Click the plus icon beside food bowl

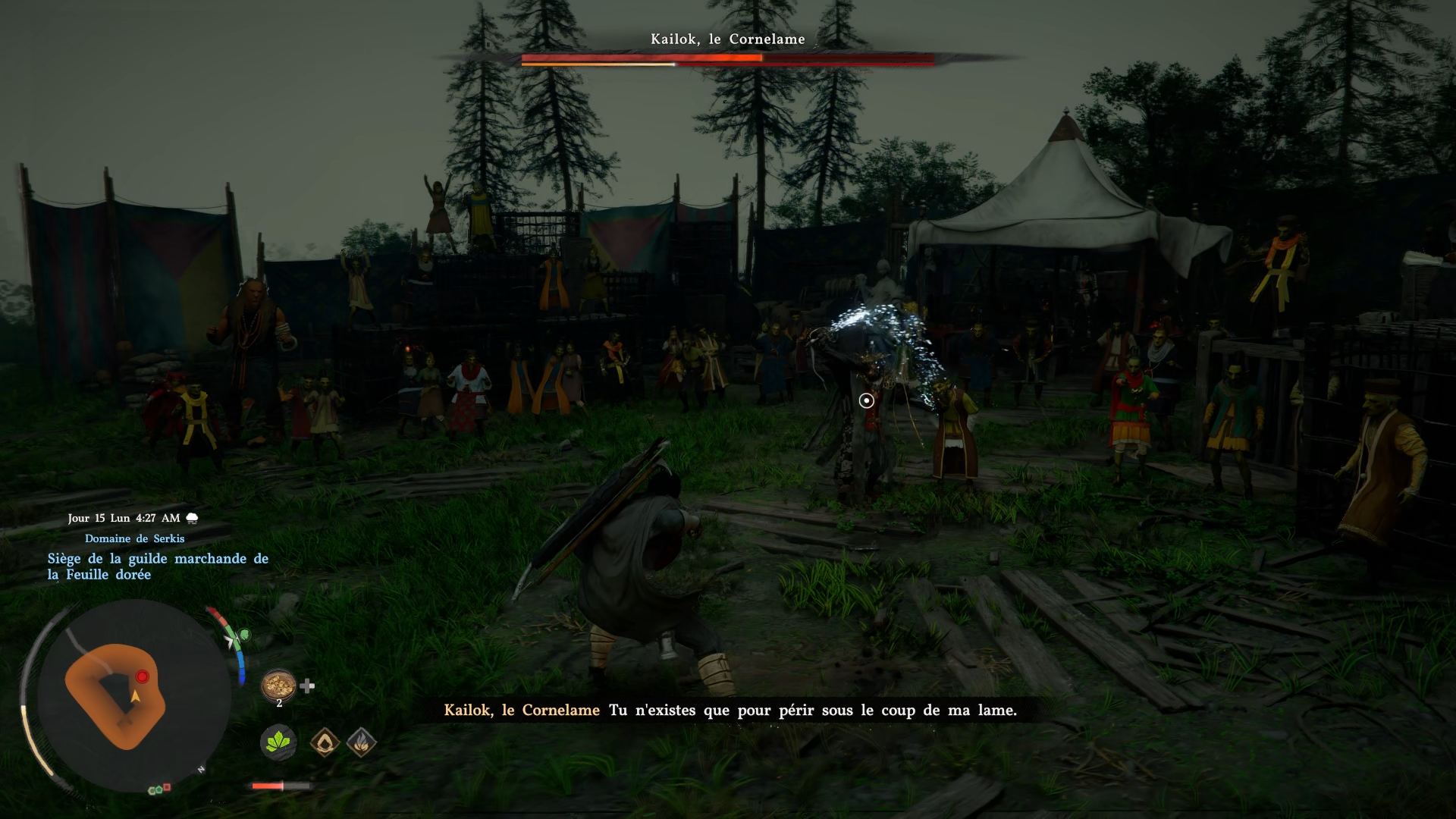point(307,686)
